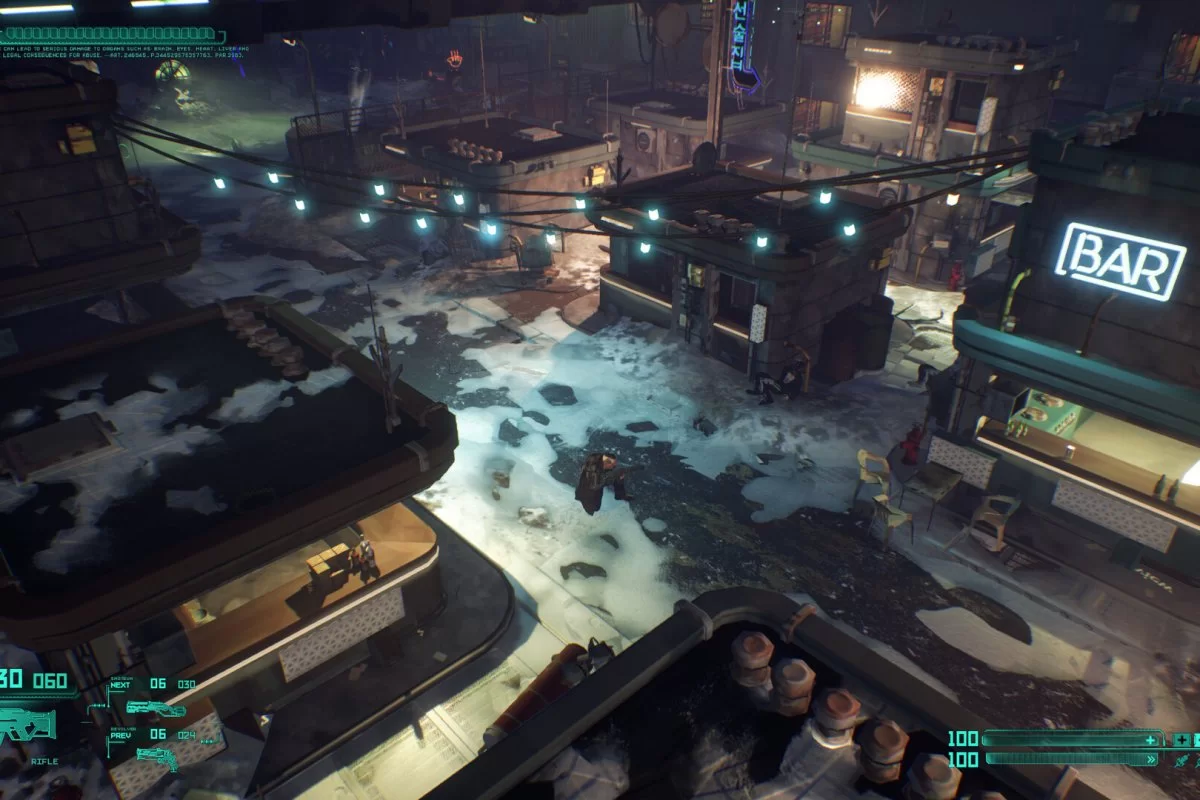Use the medkit plus icon
This screenshot has height=800, width=1200.
1183,740
